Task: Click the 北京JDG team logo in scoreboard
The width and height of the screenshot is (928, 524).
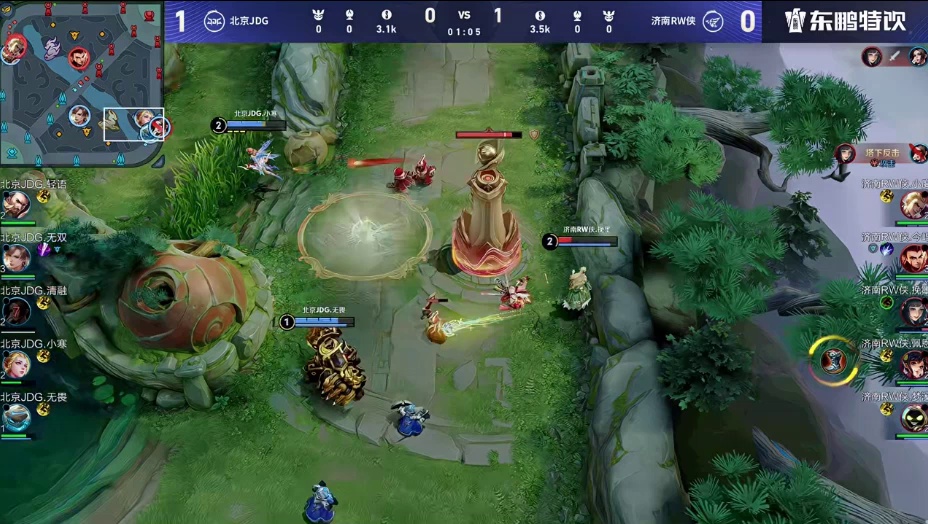Action: (215, 20)
